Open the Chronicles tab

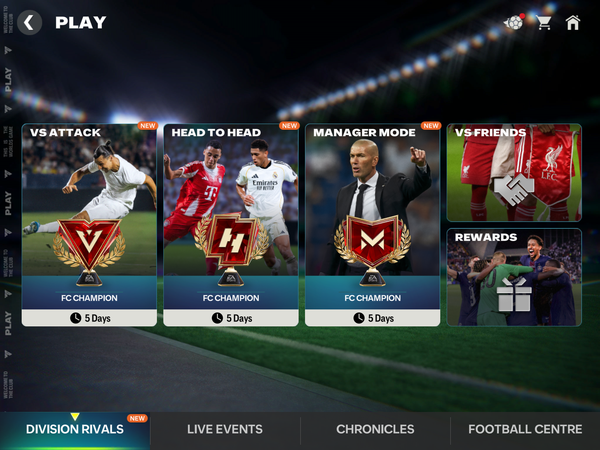[375, 429]
